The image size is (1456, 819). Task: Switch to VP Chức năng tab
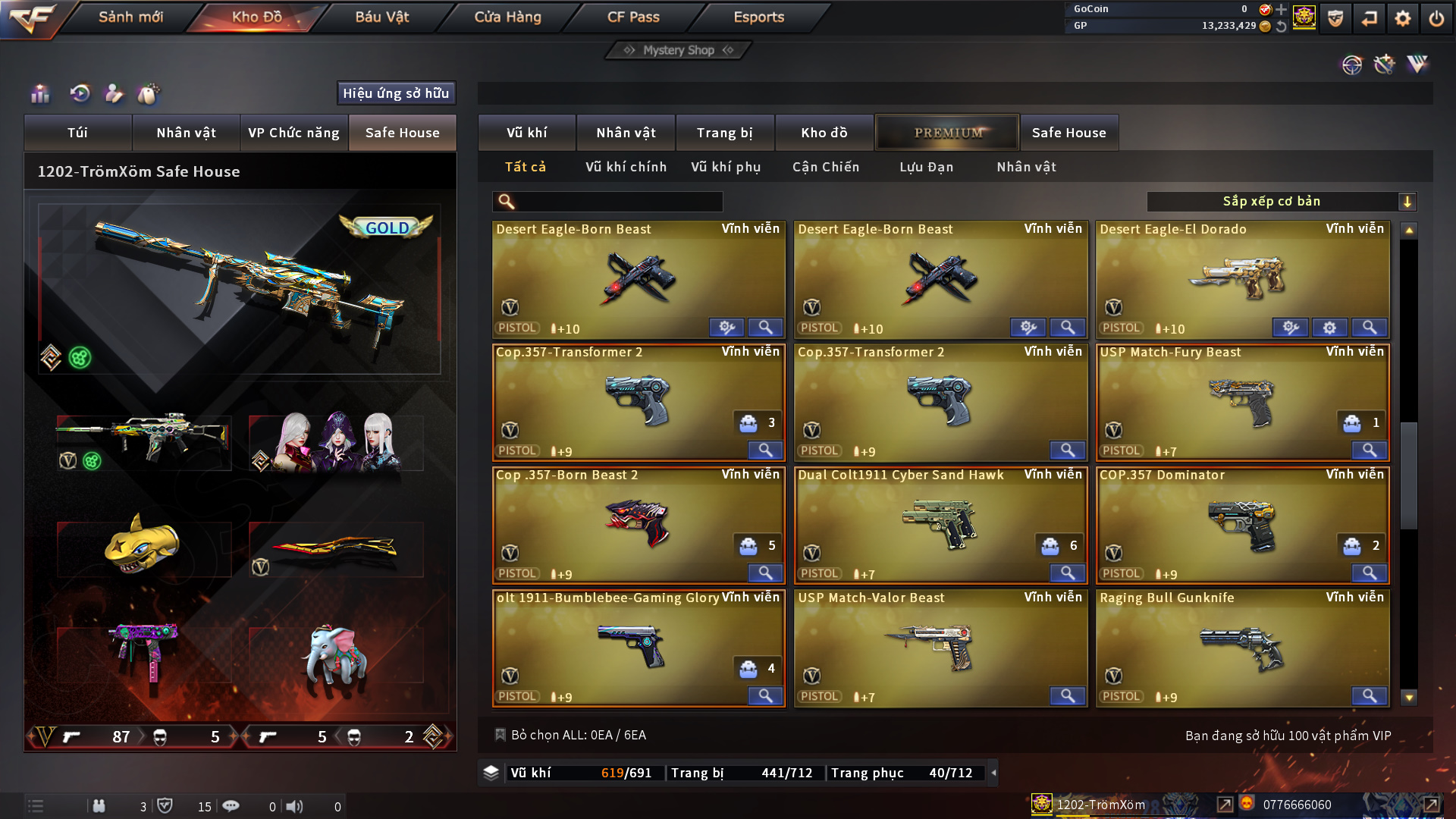point(293,133)
